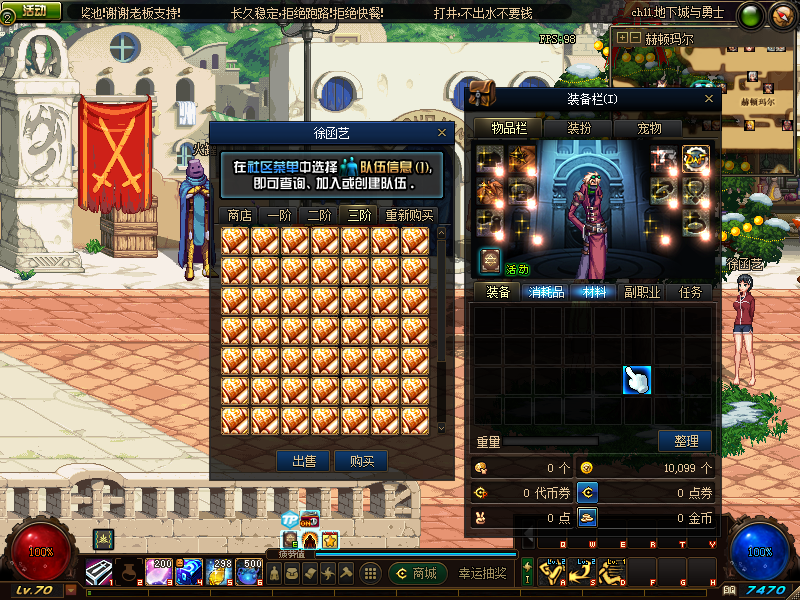Select the 装备 equipment category tab
800x600 pixels.
[x=498, y=292]
